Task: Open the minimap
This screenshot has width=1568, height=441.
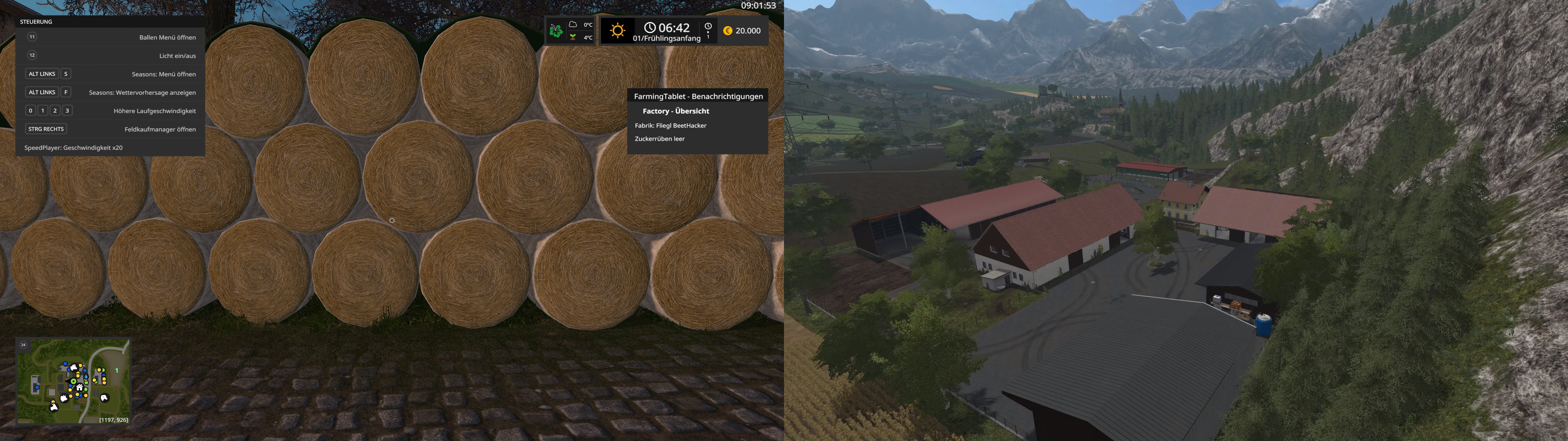Action: (x=73, y=381)
